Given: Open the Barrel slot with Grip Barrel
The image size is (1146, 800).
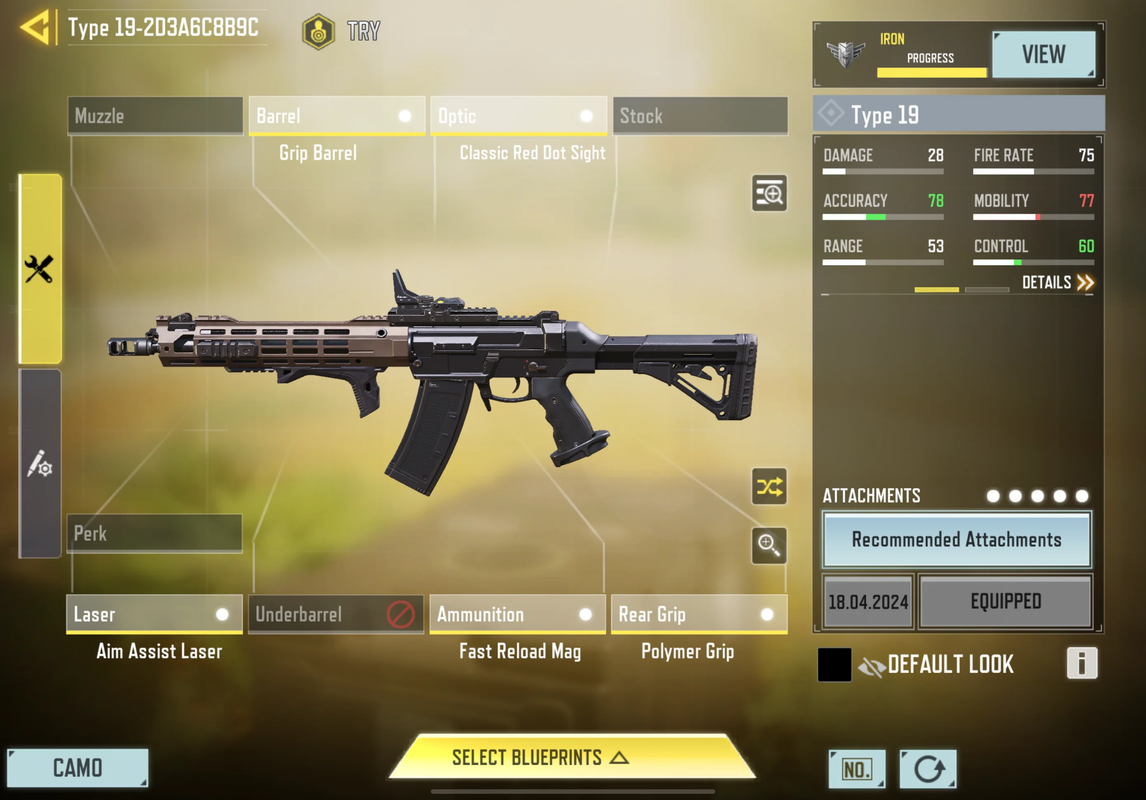Looking at the screenshot, I should click(336, 116).
